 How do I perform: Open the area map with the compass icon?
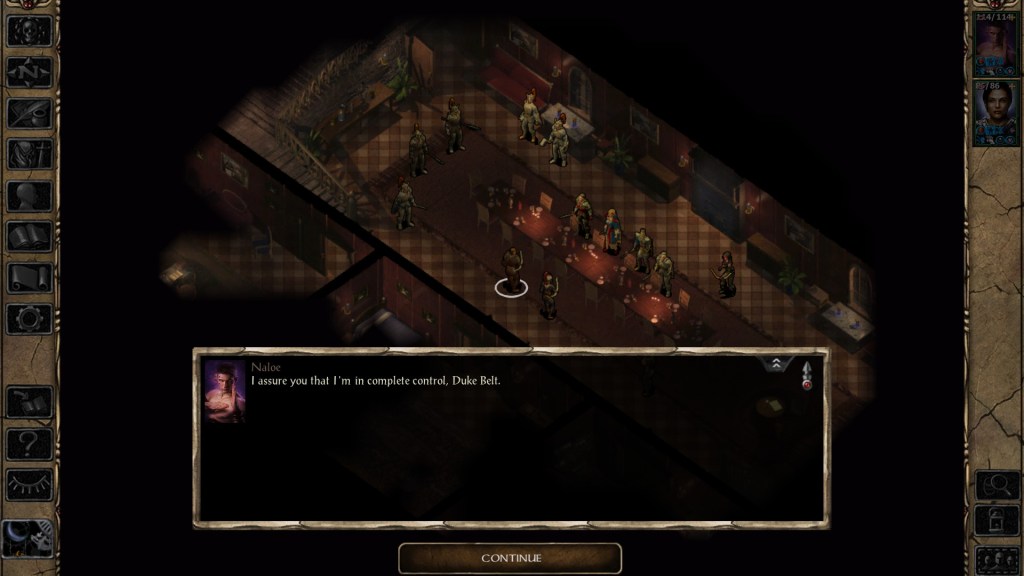pos(29,72)
